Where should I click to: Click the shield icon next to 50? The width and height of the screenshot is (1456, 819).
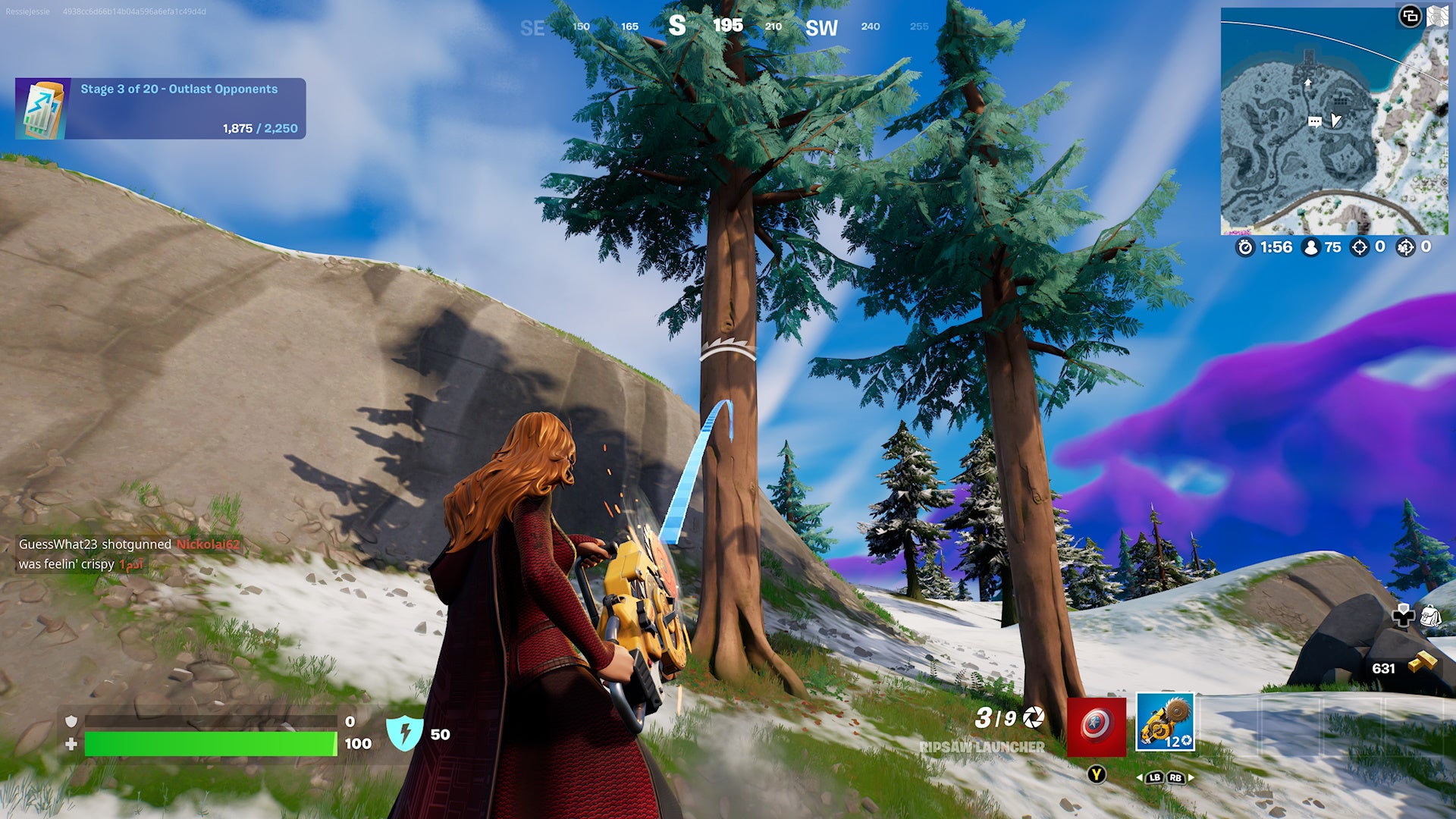point(406,734)
